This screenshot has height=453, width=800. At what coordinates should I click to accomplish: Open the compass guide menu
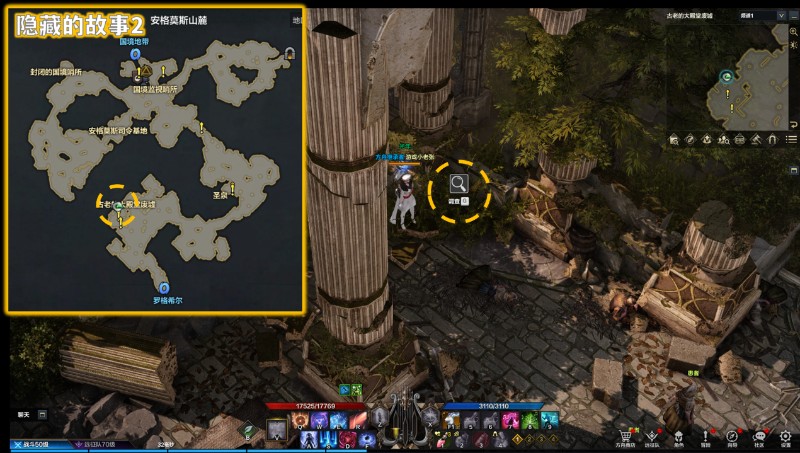click(732, 436)
